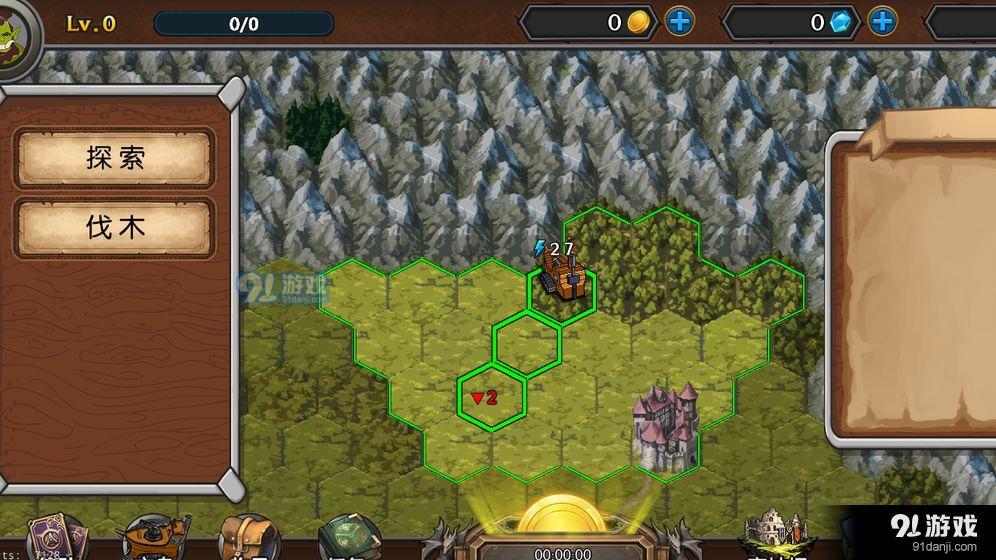Buy blue gems with the plus button
Image resolution: width=996 pixels, height=560 pixels.
pos(882,21)
